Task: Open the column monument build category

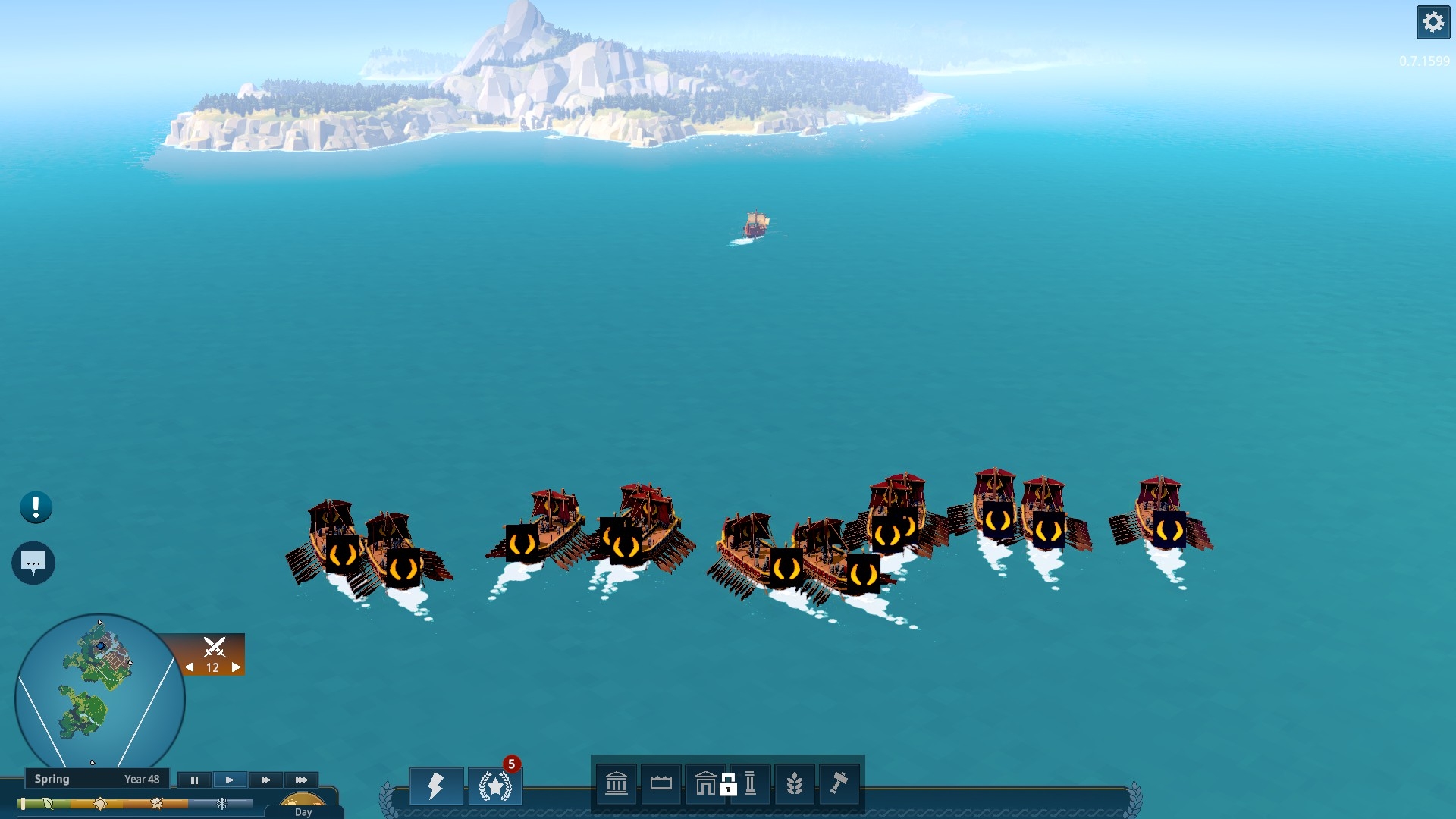Action: [x=750, y=783]
